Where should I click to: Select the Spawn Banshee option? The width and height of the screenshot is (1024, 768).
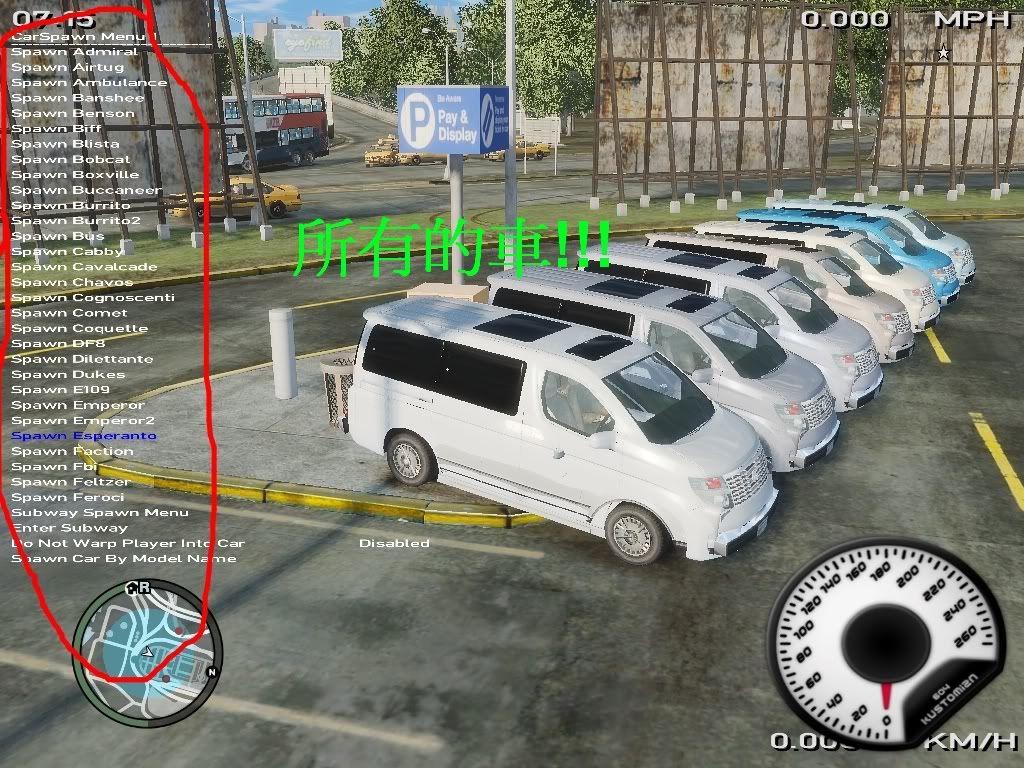point(77,98)
